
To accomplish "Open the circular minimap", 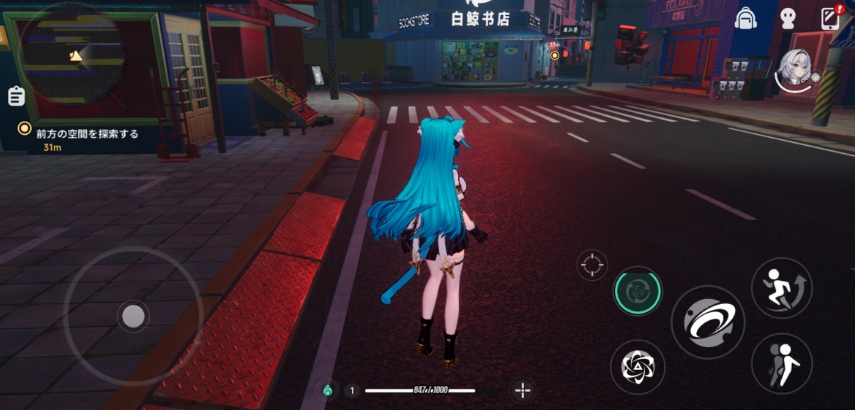I will 72,49.
